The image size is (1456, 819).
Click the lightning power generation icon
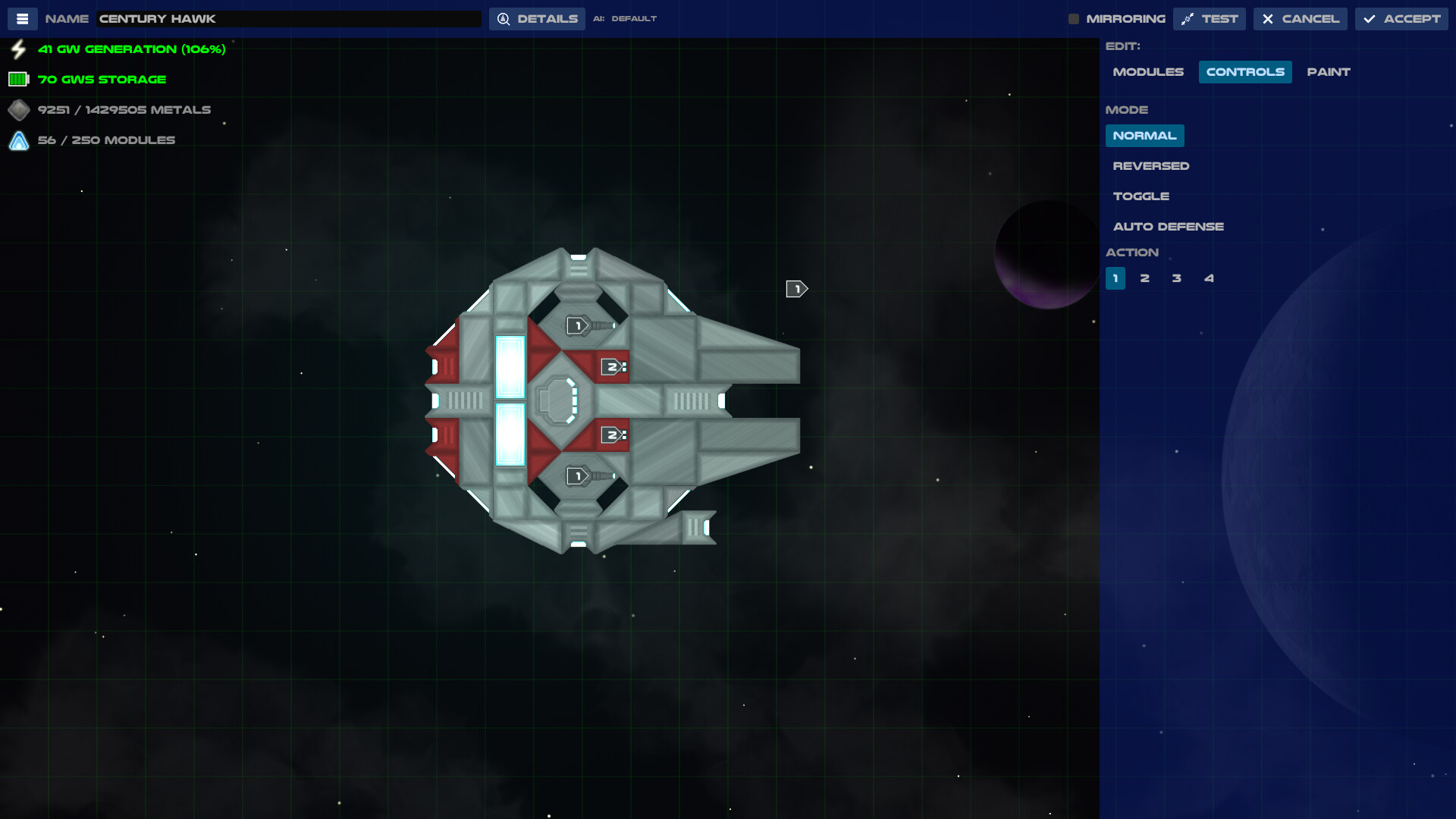pyautogui.click(x=17, y=49)
